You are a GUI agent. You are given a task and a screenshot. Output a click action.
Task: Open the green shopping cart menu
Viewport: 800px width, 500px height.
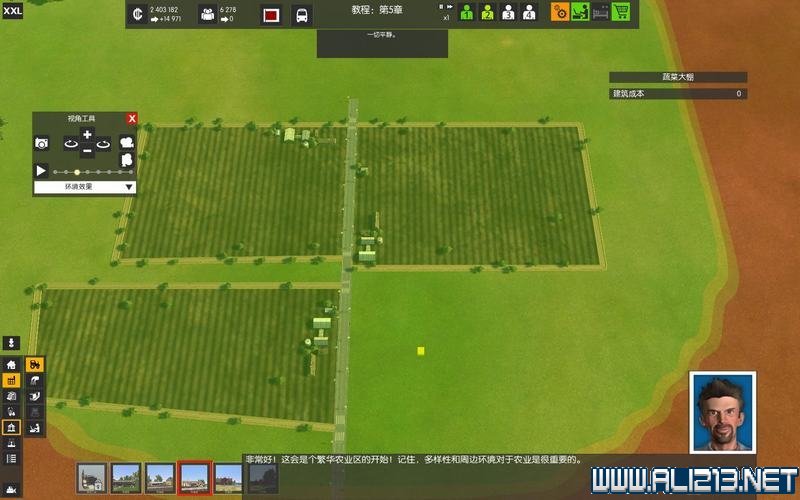(621, 12)
